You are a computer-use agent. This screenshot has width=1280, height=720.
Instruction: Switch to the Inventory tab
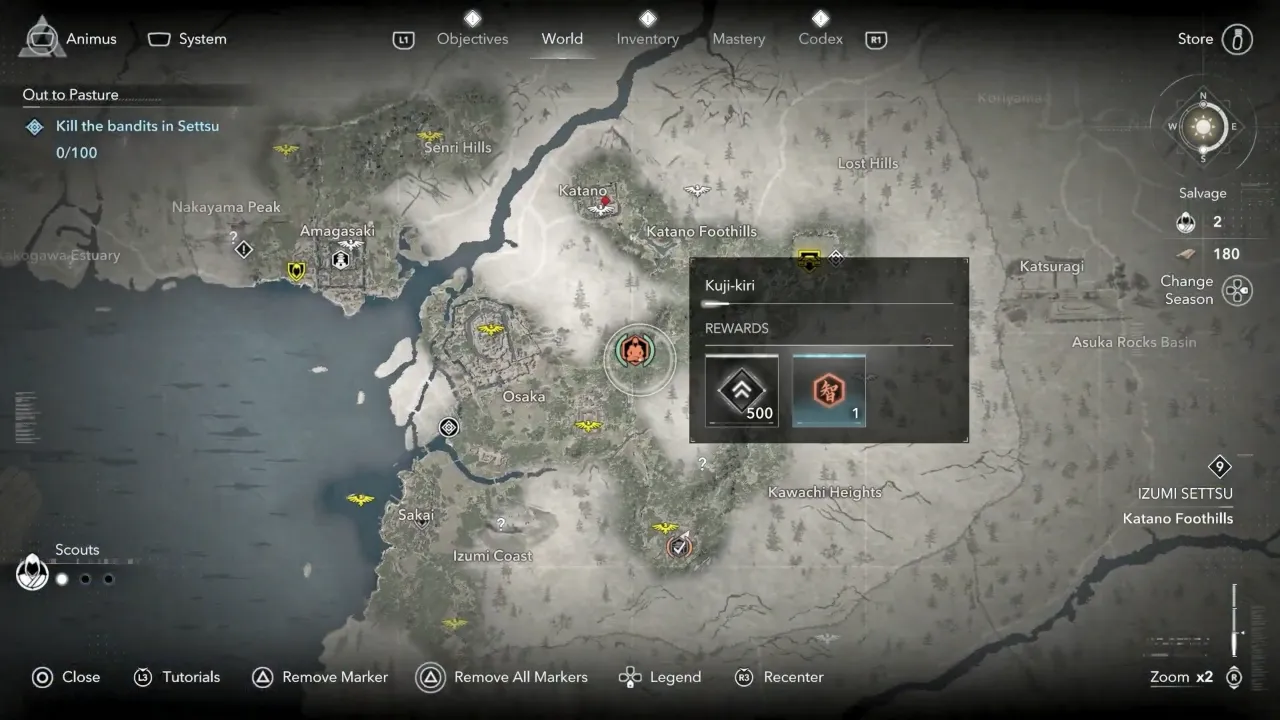coord(647,39)
